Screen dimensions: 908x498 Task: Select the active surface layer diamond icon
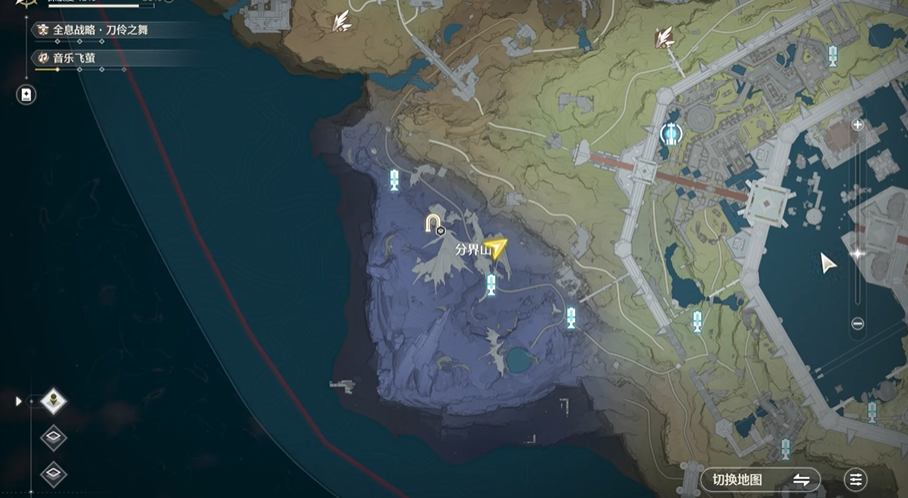click(53, 401)
